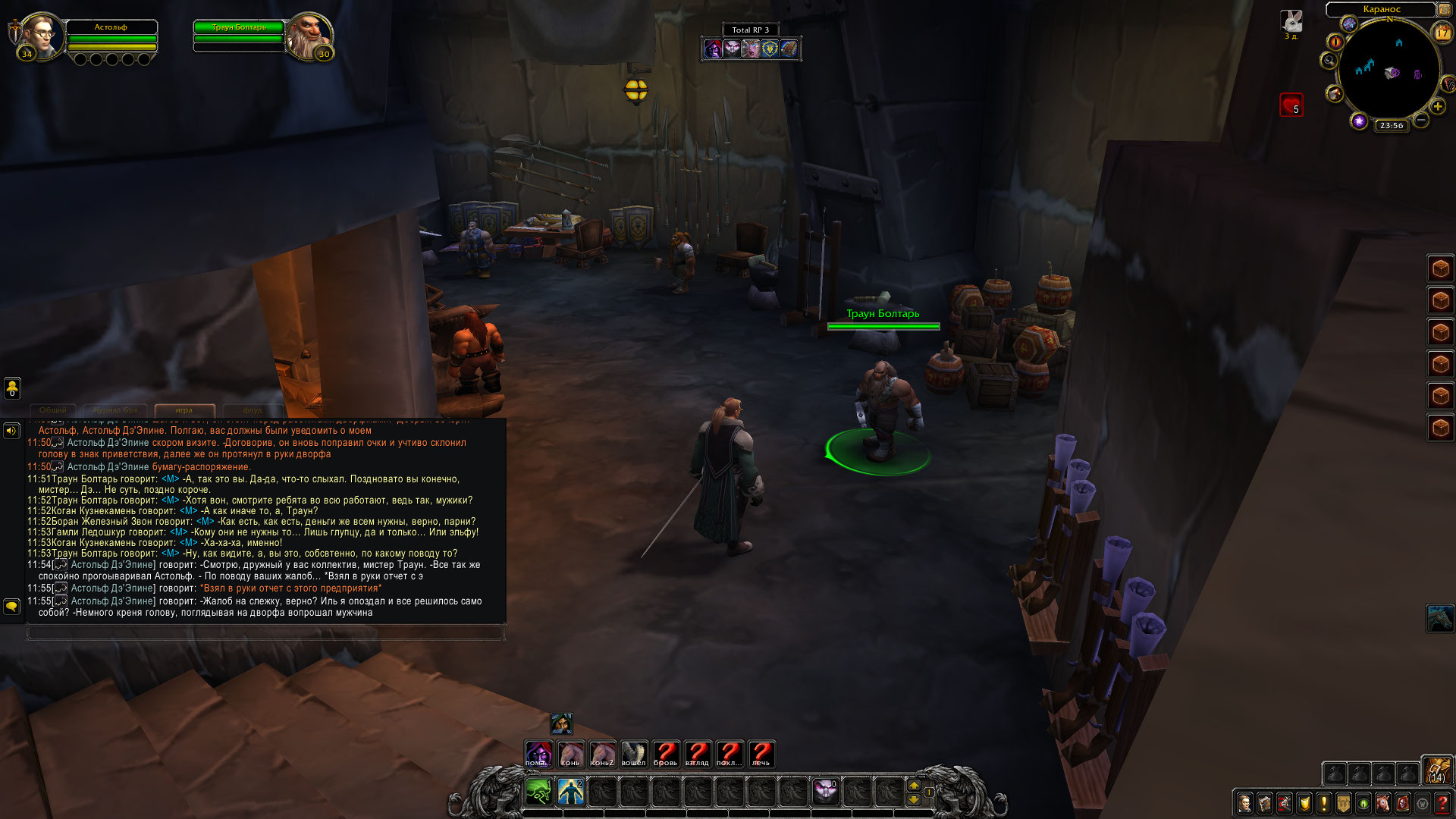The width and height of the screenshot is (1456, 819).
Task: Zoom in the minimap with the plus button
Action: (x=1437, y=106)
